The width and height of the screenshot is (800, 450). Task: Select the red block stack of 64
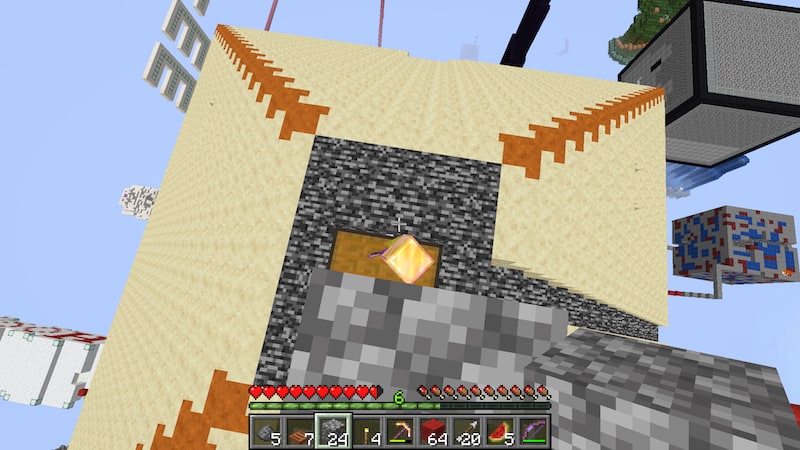tap(433, 432)
